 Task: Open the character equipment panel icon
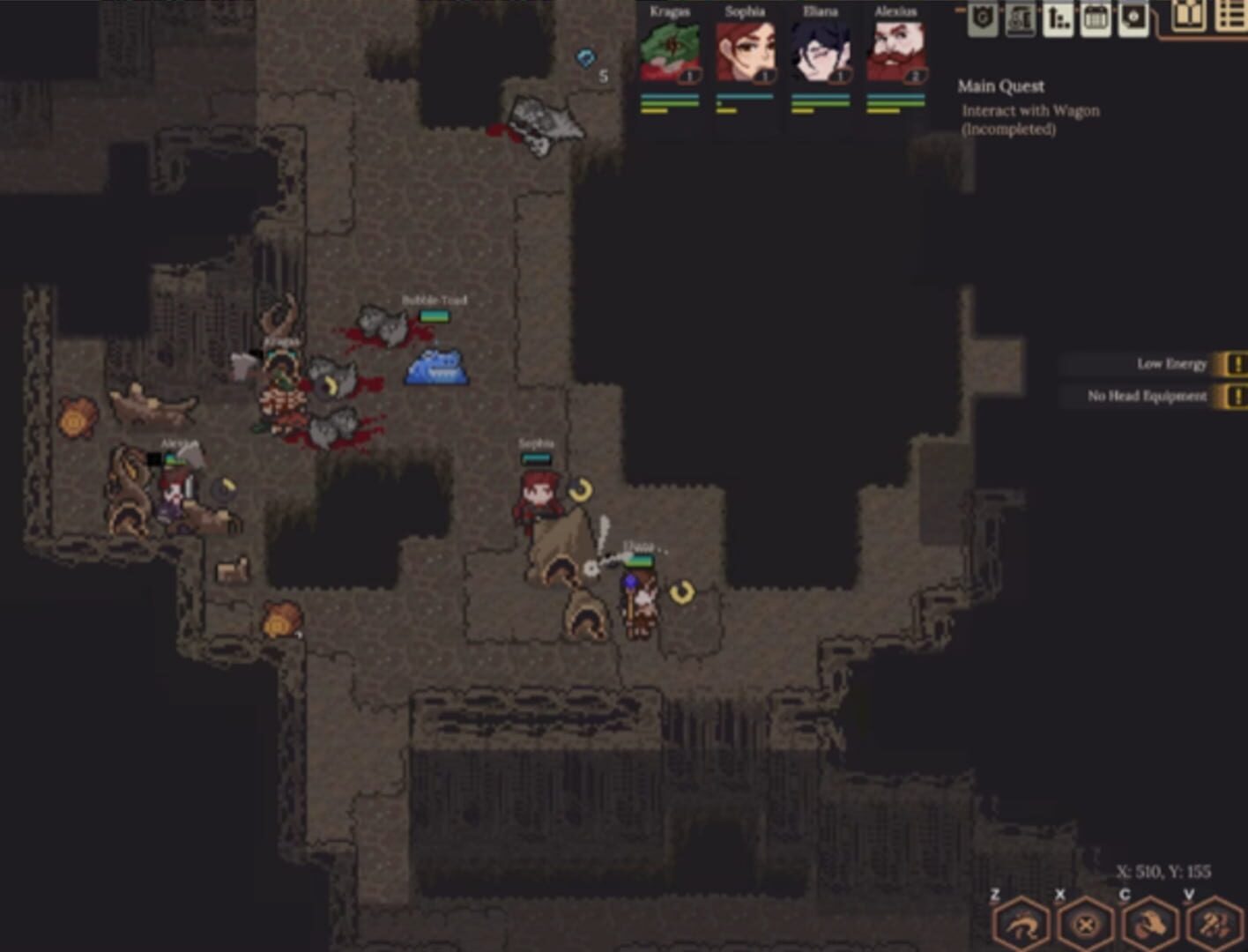pyautogui.click(x=1020, y=19)
